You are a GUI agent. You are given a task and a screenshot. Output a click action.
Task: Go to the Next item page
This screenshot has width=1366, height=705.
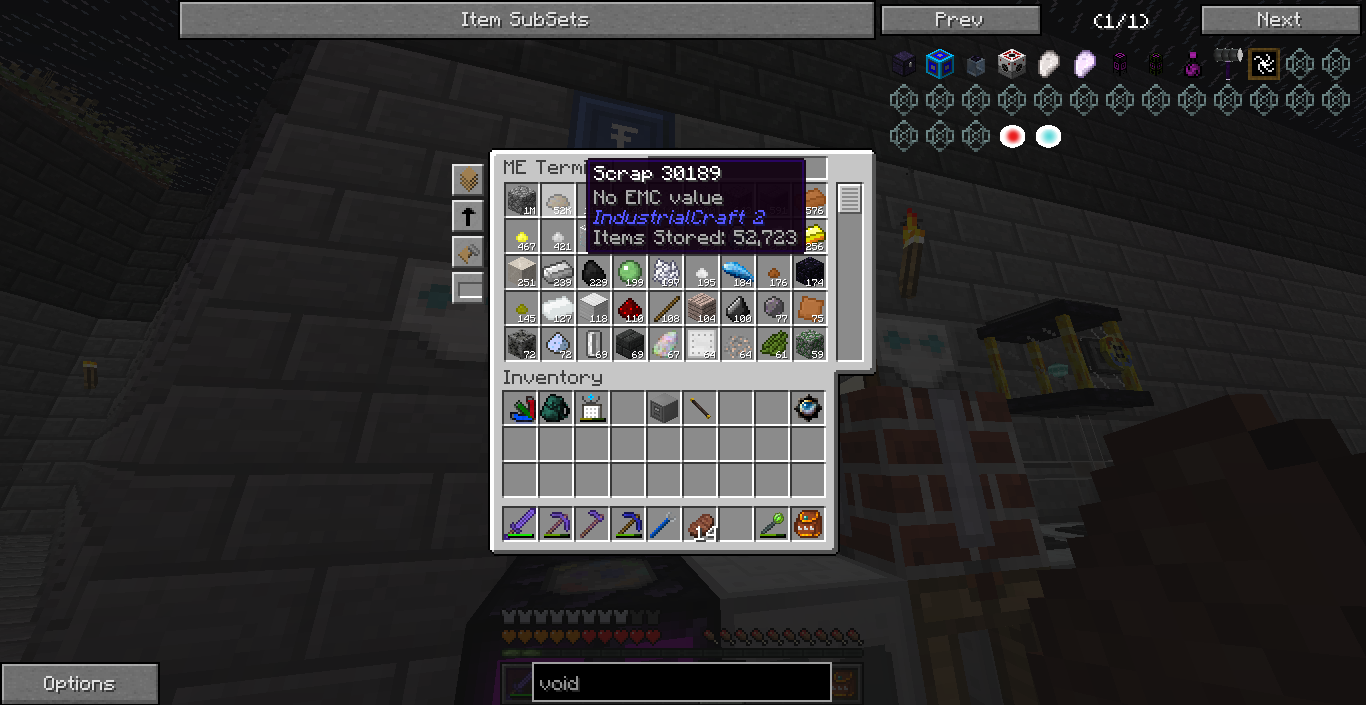(x=1278, y=20)
